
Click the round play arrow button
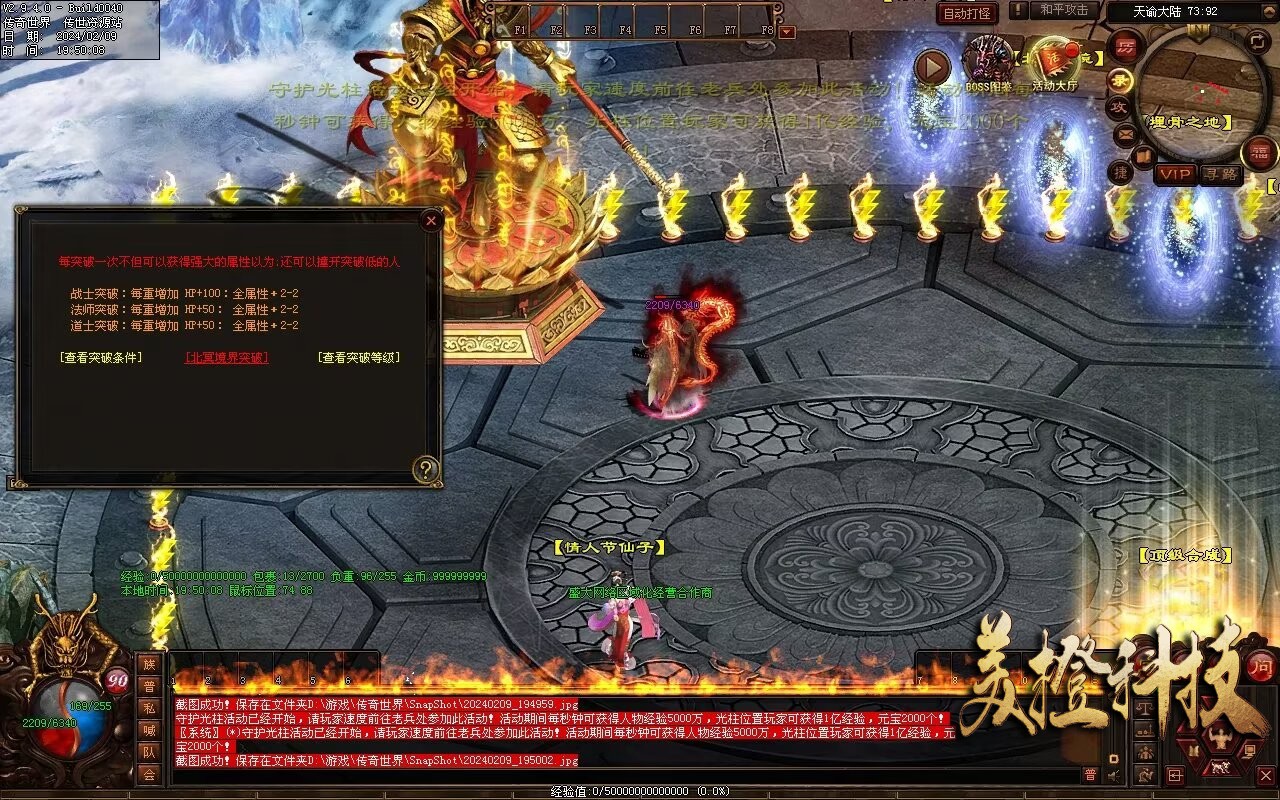[932, 67]
